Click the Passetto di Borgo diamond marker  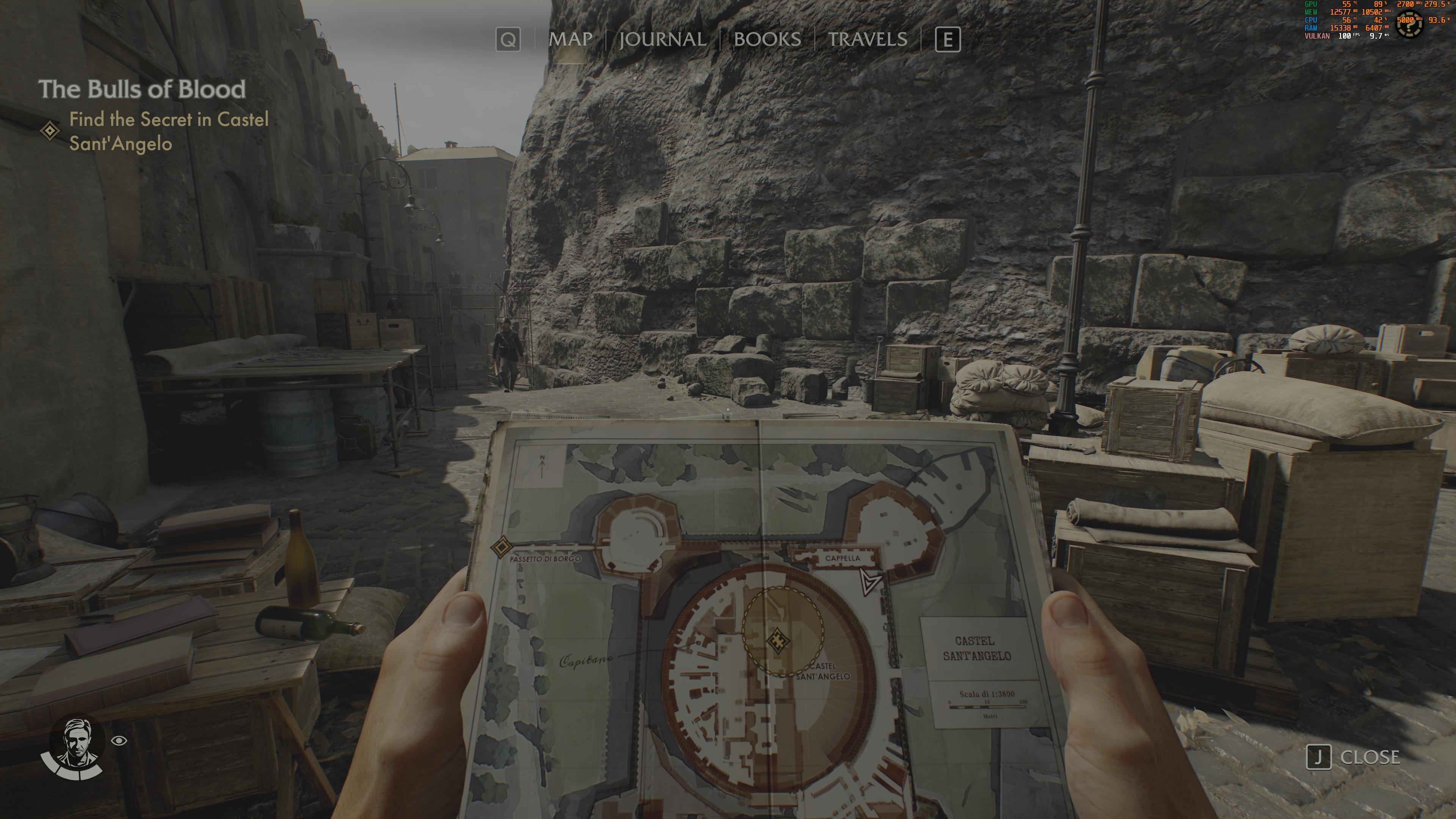tap(500, 547)
